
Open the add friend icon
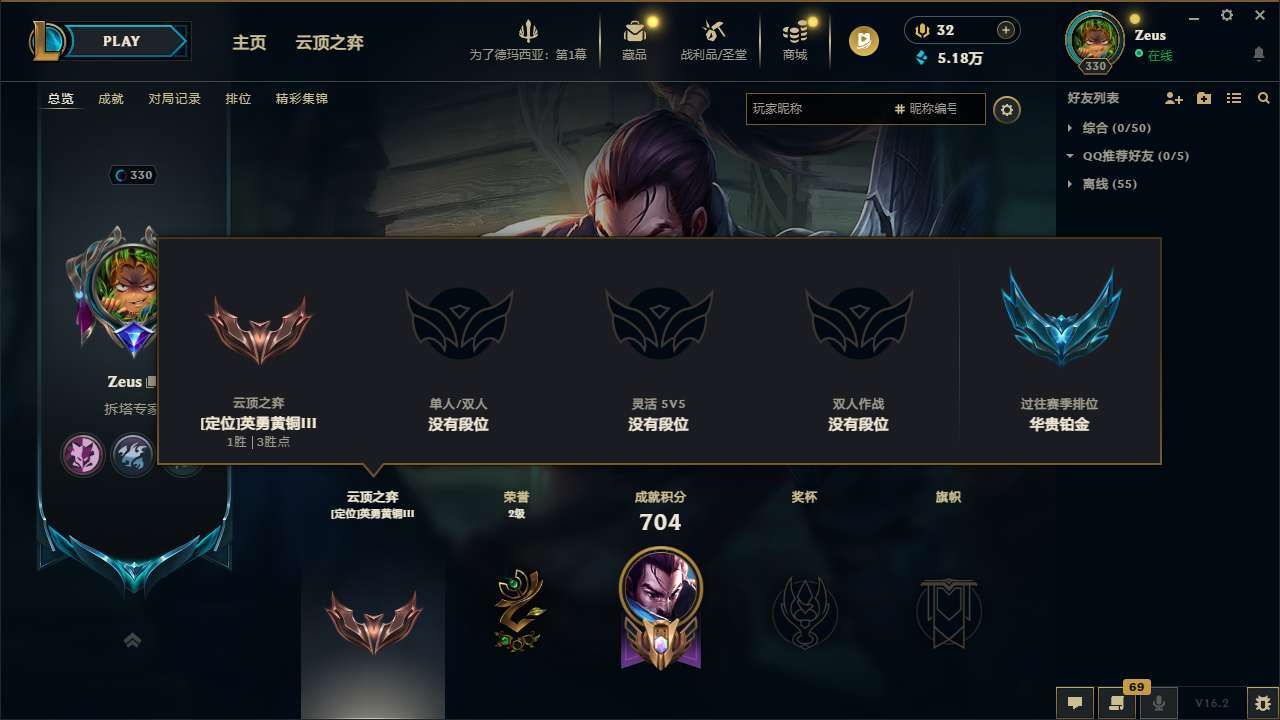tap(1173, 98)
